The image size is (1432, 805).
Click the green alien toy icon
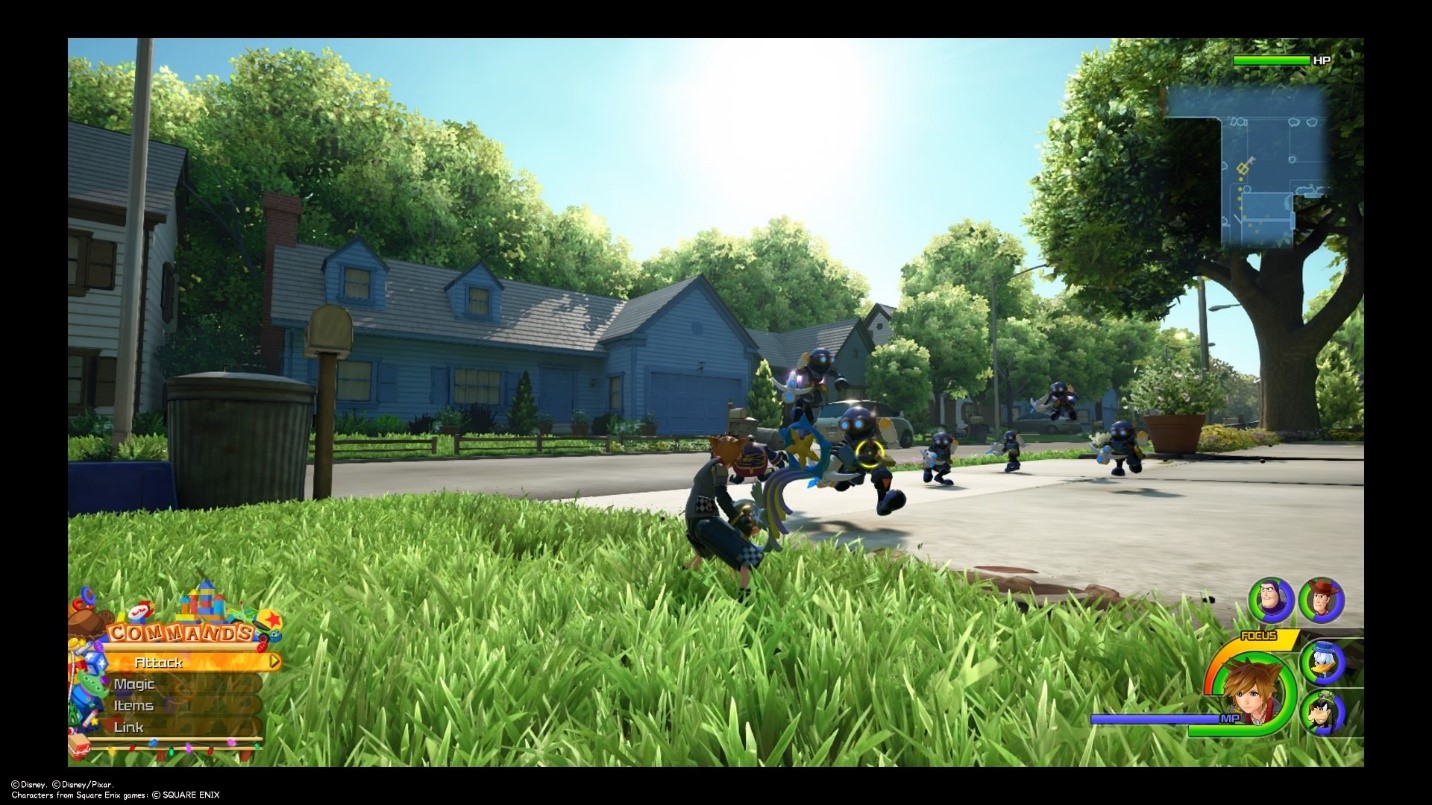[x=93, y=687]
